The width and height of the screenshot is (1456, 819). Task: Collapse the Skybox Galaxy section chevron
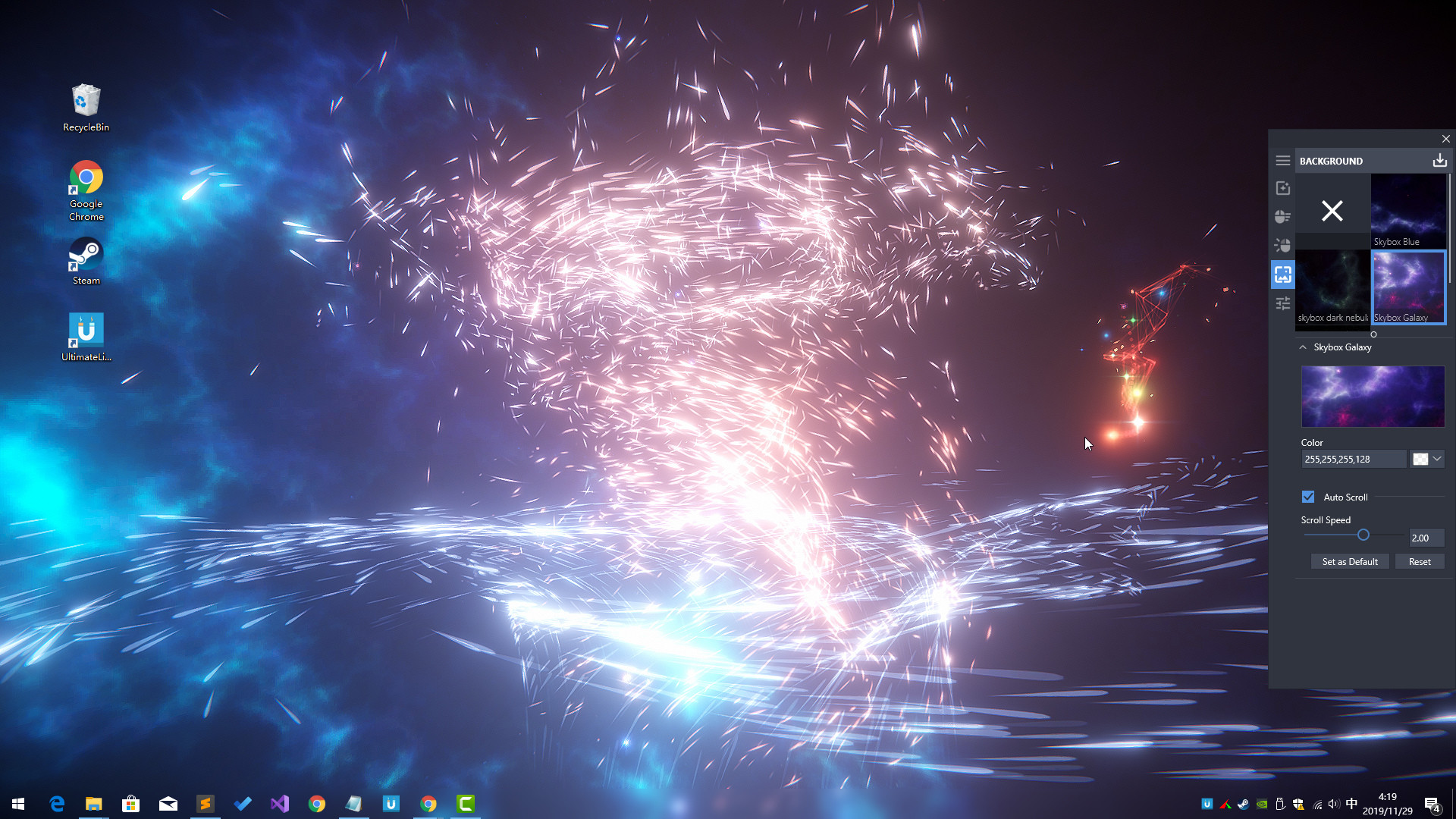pos(1304,347)
